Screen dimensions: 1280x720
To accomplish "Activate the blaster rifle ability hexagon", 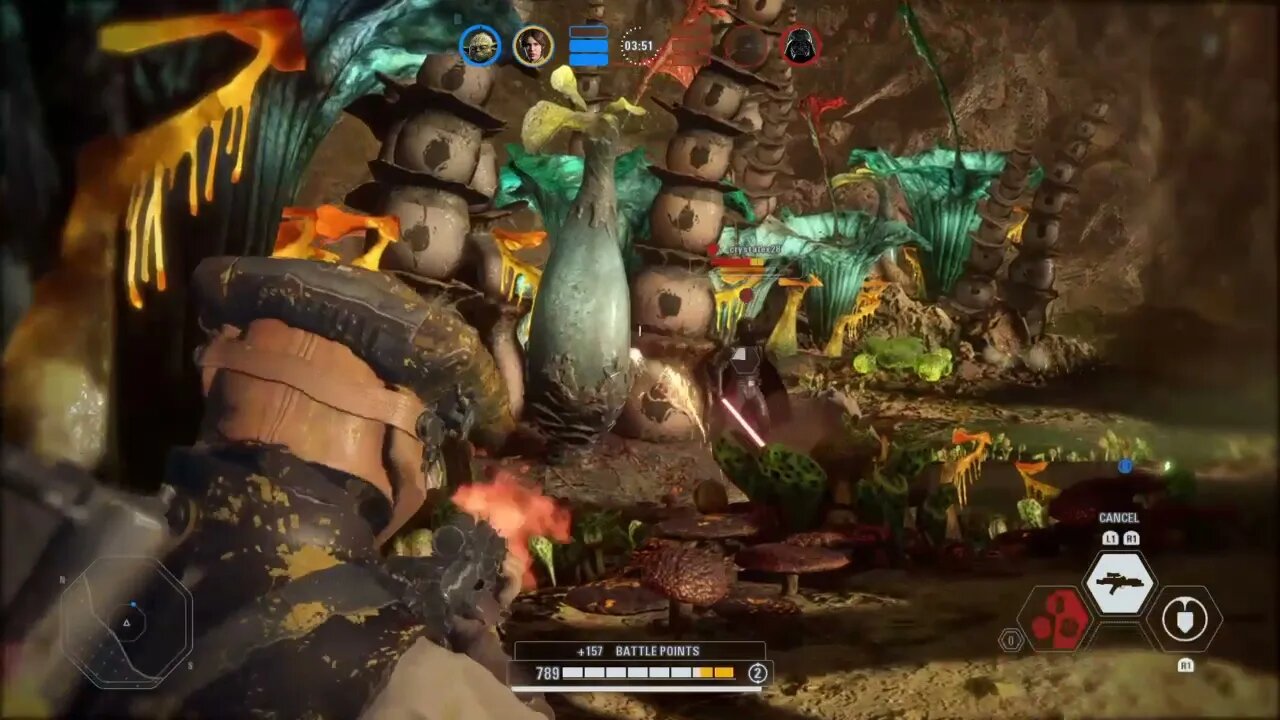I will [x=1120, y=583].
